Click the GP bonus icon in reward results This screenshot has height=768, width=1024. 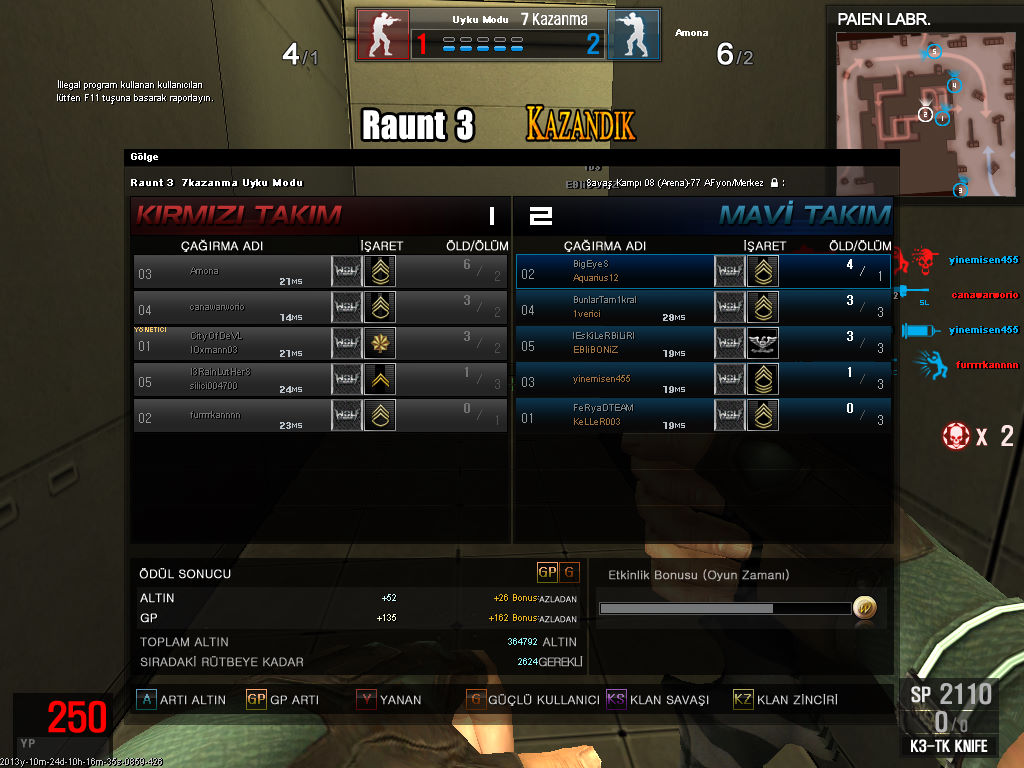[x=547, y=572]
